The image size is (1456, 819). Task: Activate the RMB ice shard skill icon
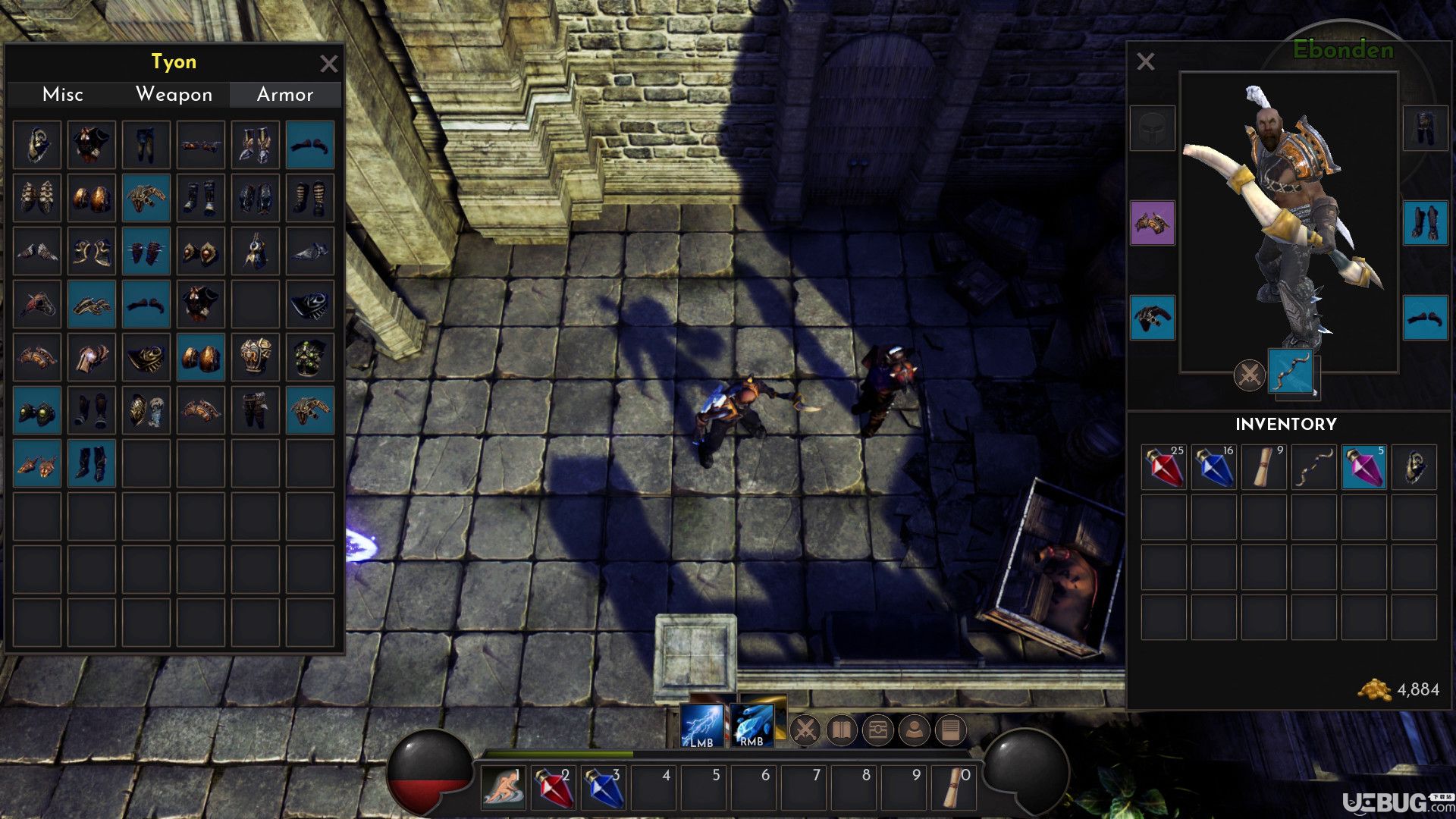coord(752,726)
